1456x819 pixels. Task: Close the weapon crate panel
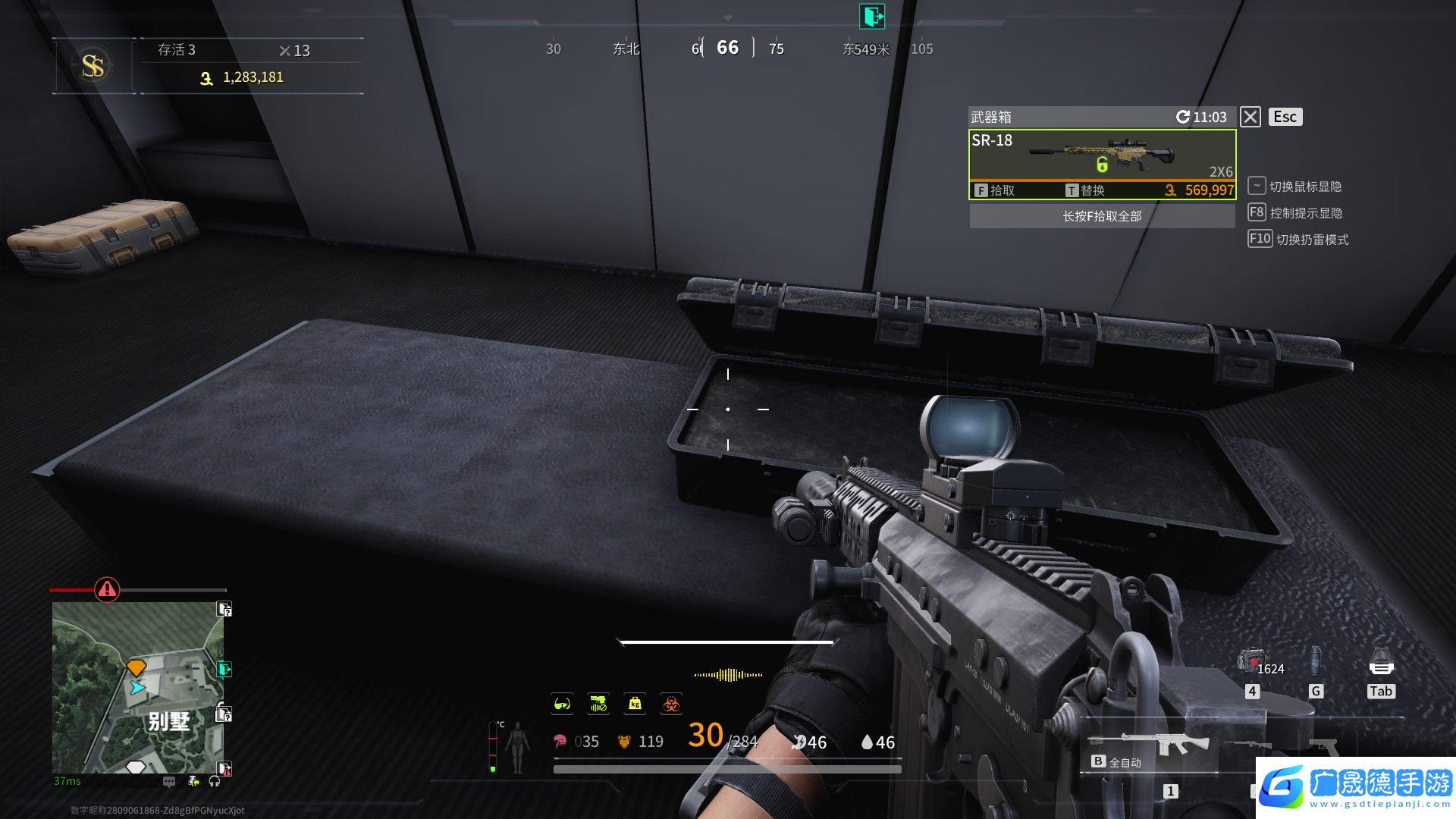tap(1250, 117)
